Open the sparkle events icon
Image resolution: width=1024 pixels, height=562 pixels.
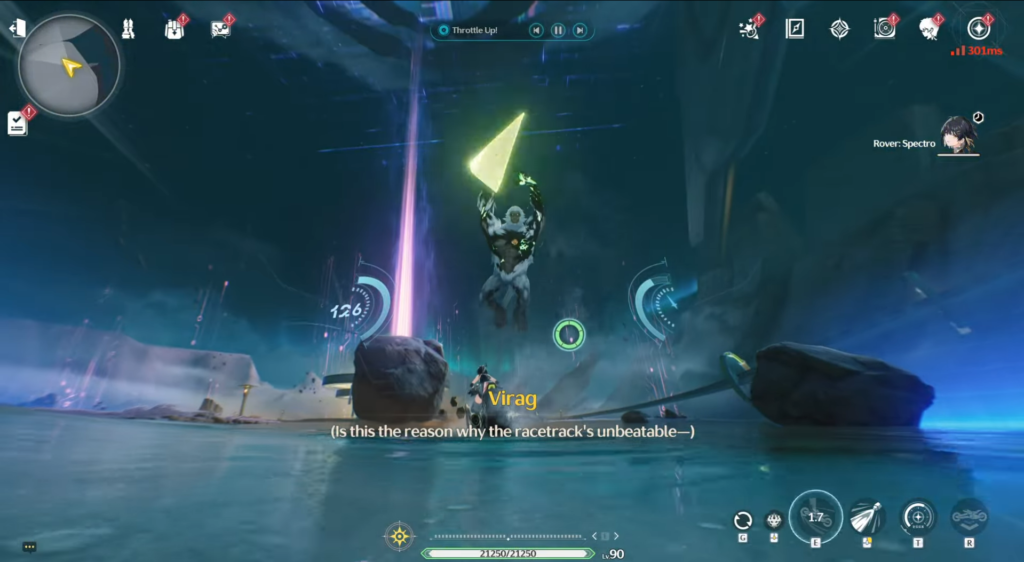coord(748,29)
